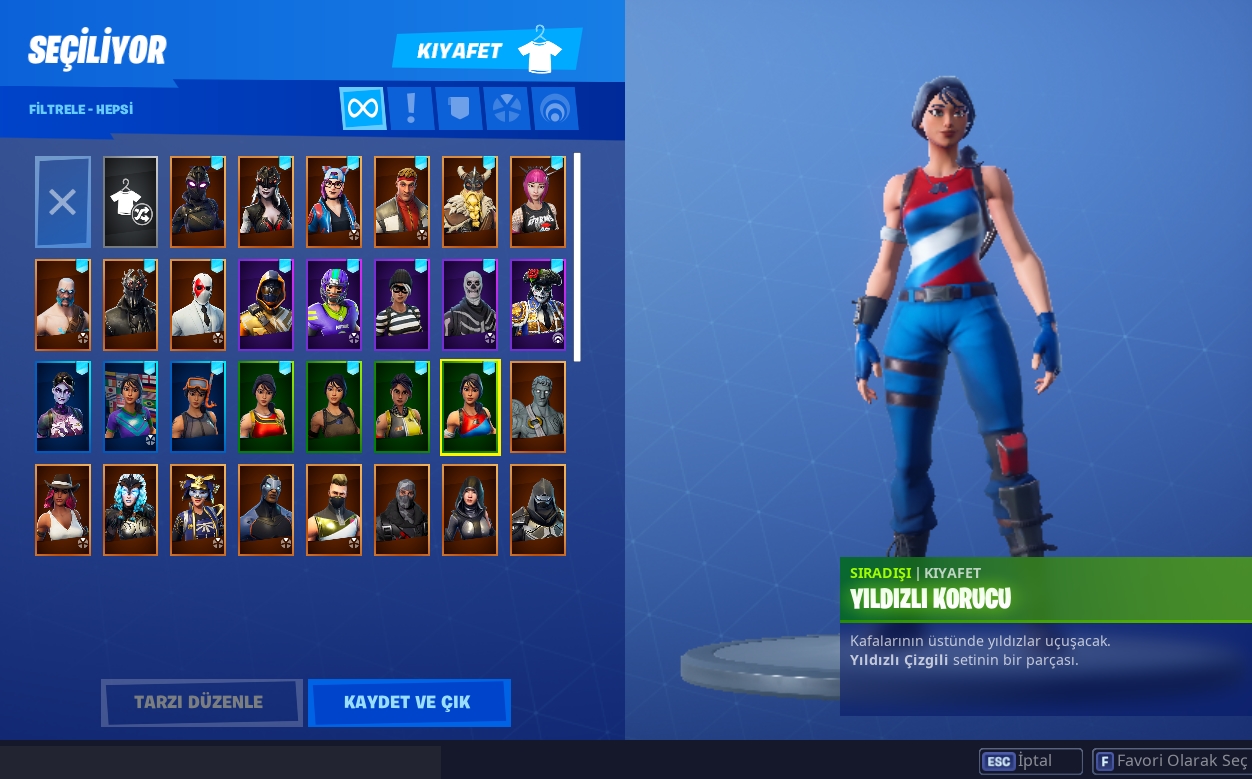Select the grey stone statue outfit
Image resolution: width=1252 pixels, height=779 pixels.
[538, 407]
